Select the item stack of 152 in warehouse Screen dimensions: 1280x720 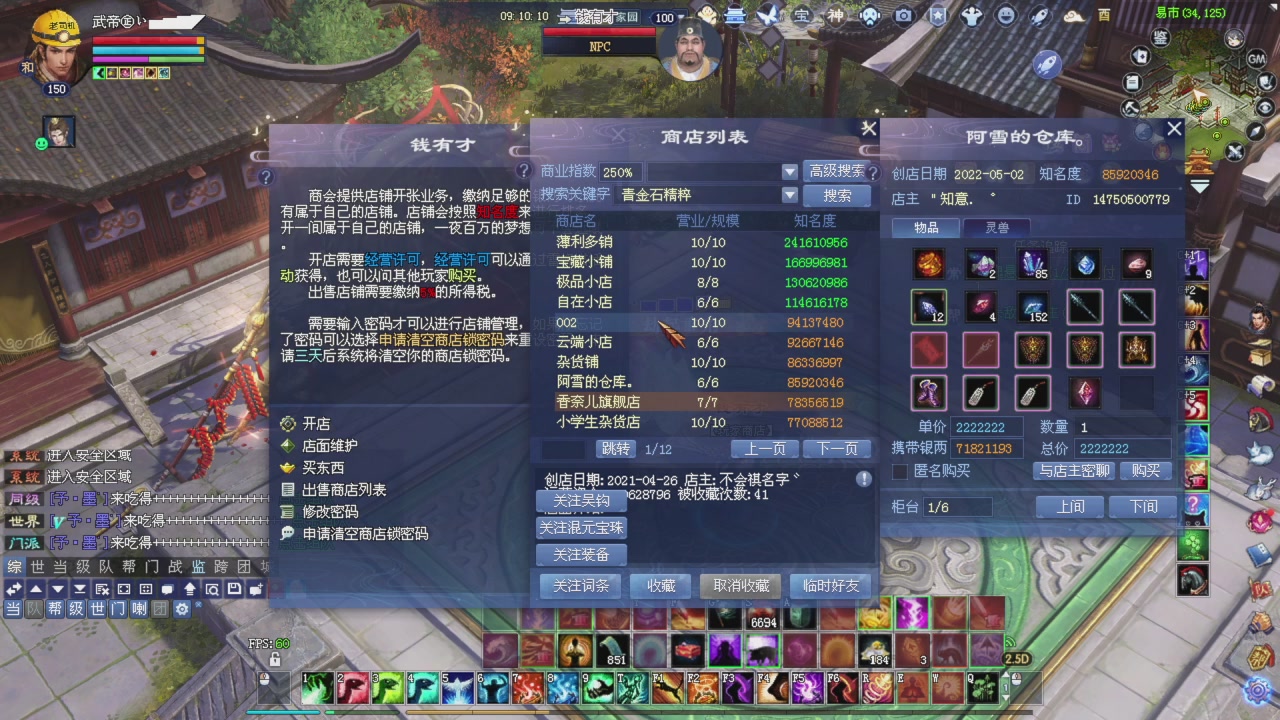tap(1032, 307)
